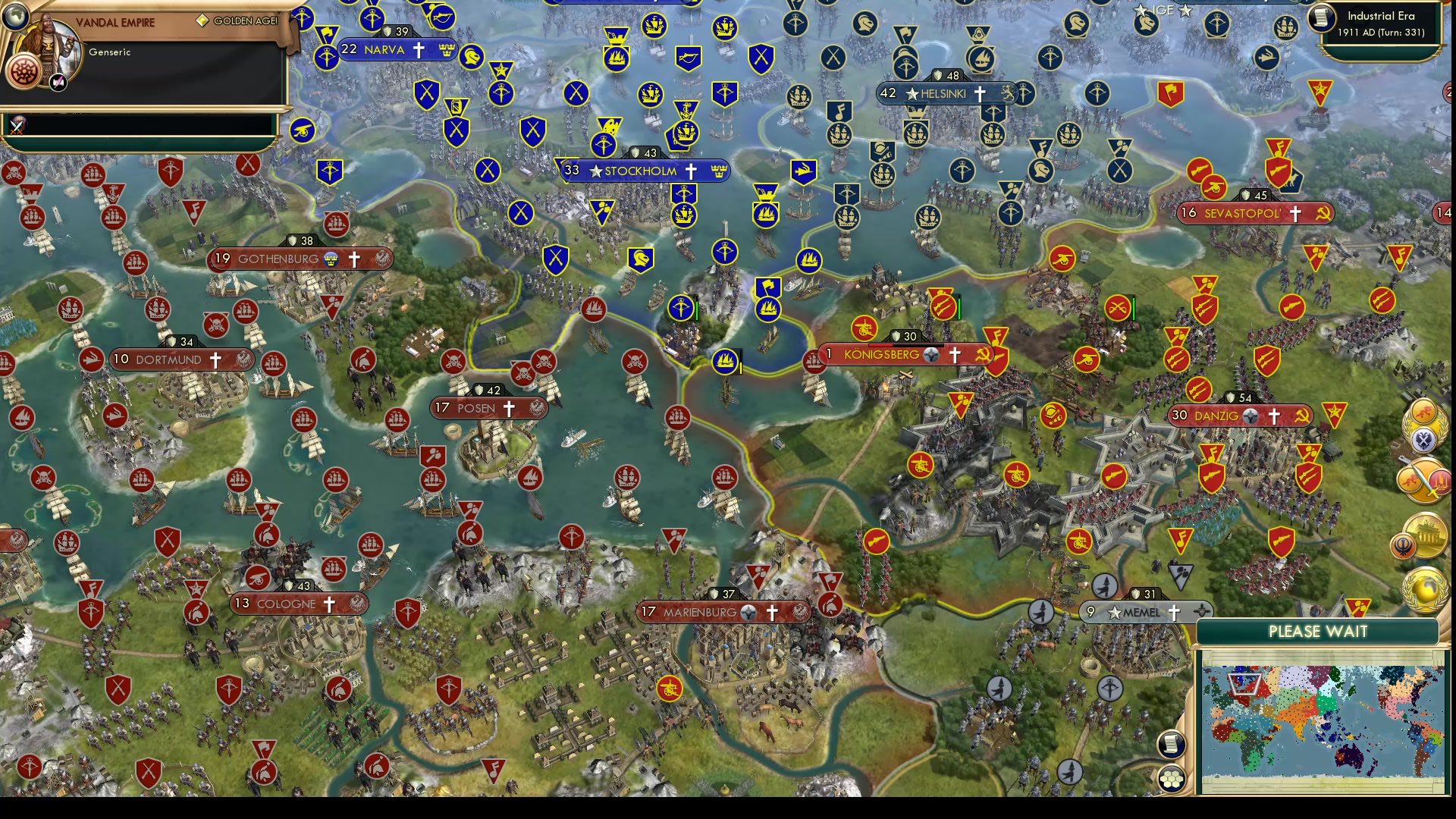
Task: Select the frigate ship icon near the era panel
Action: (1286, 27)
